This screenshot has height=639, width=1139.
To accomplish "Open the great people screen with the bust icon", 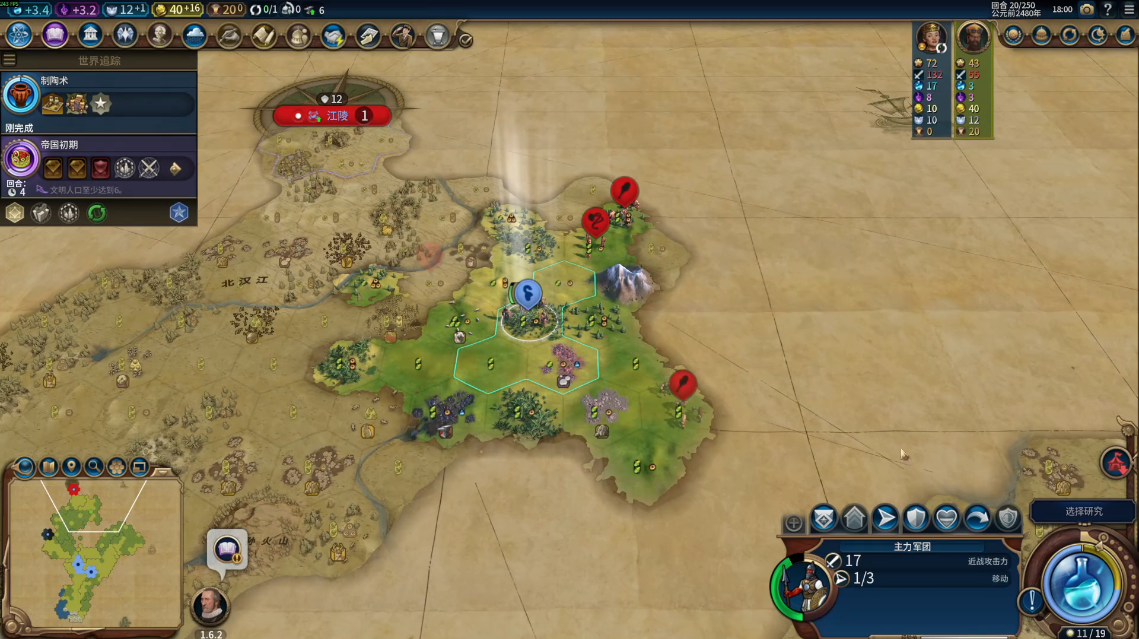I will (x=160, y=36).
